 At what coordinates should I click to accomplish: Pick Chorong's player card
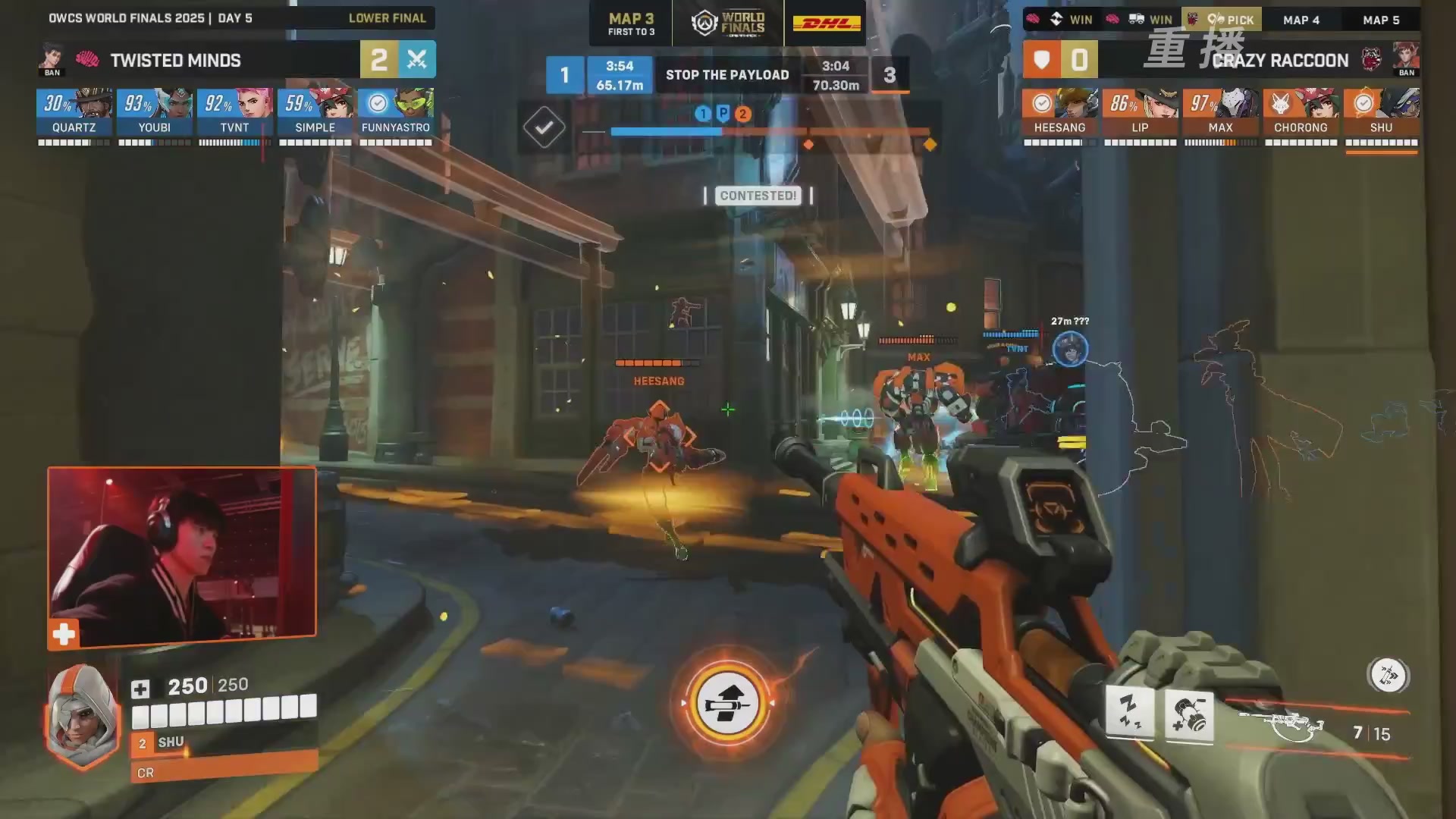click(1301, 112)
